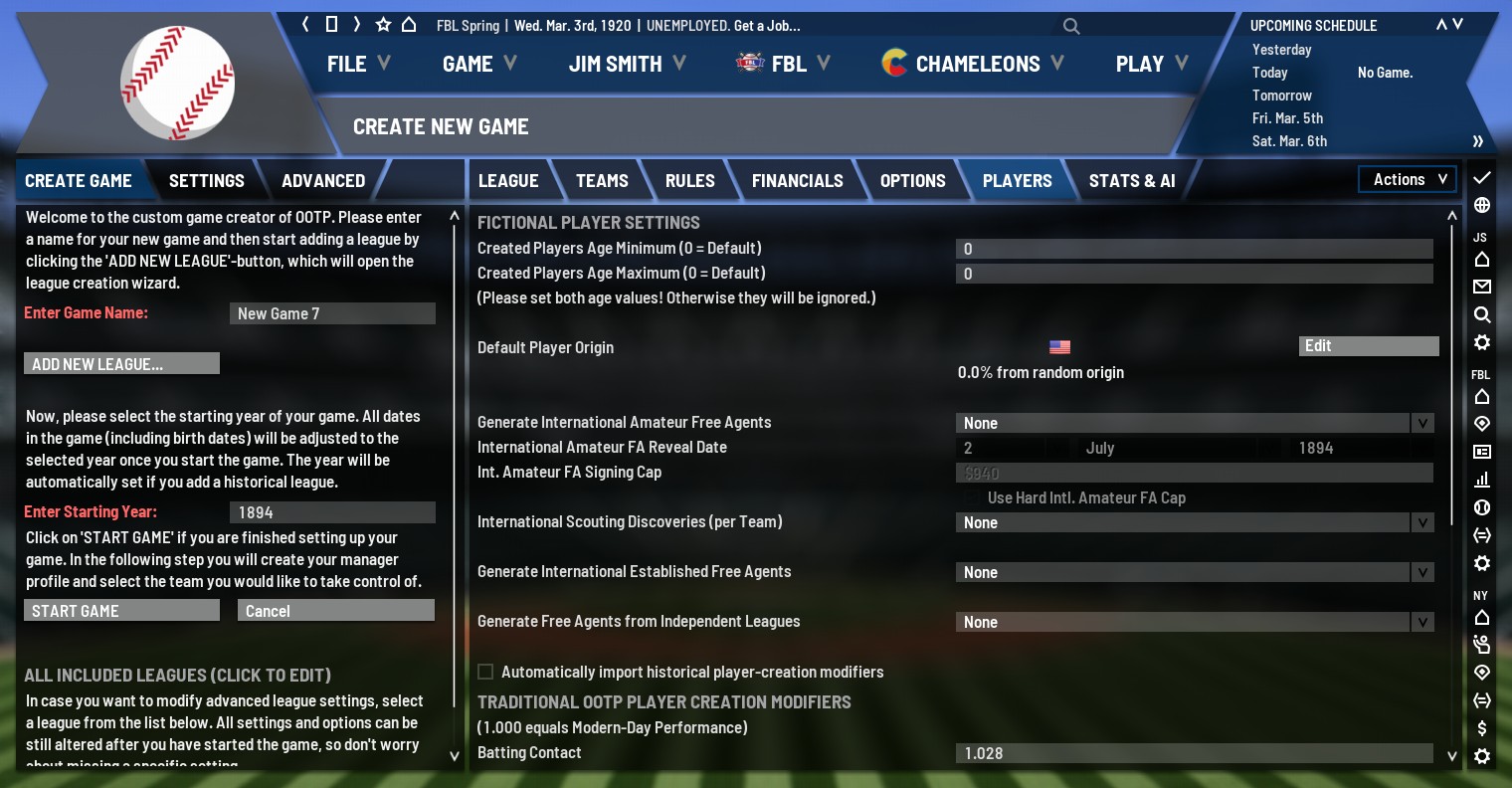Open Generate Free Agents from Independent Leagues dropdown
Image resolution: width=1512 pixels, height=788 pixels.
1194,622
